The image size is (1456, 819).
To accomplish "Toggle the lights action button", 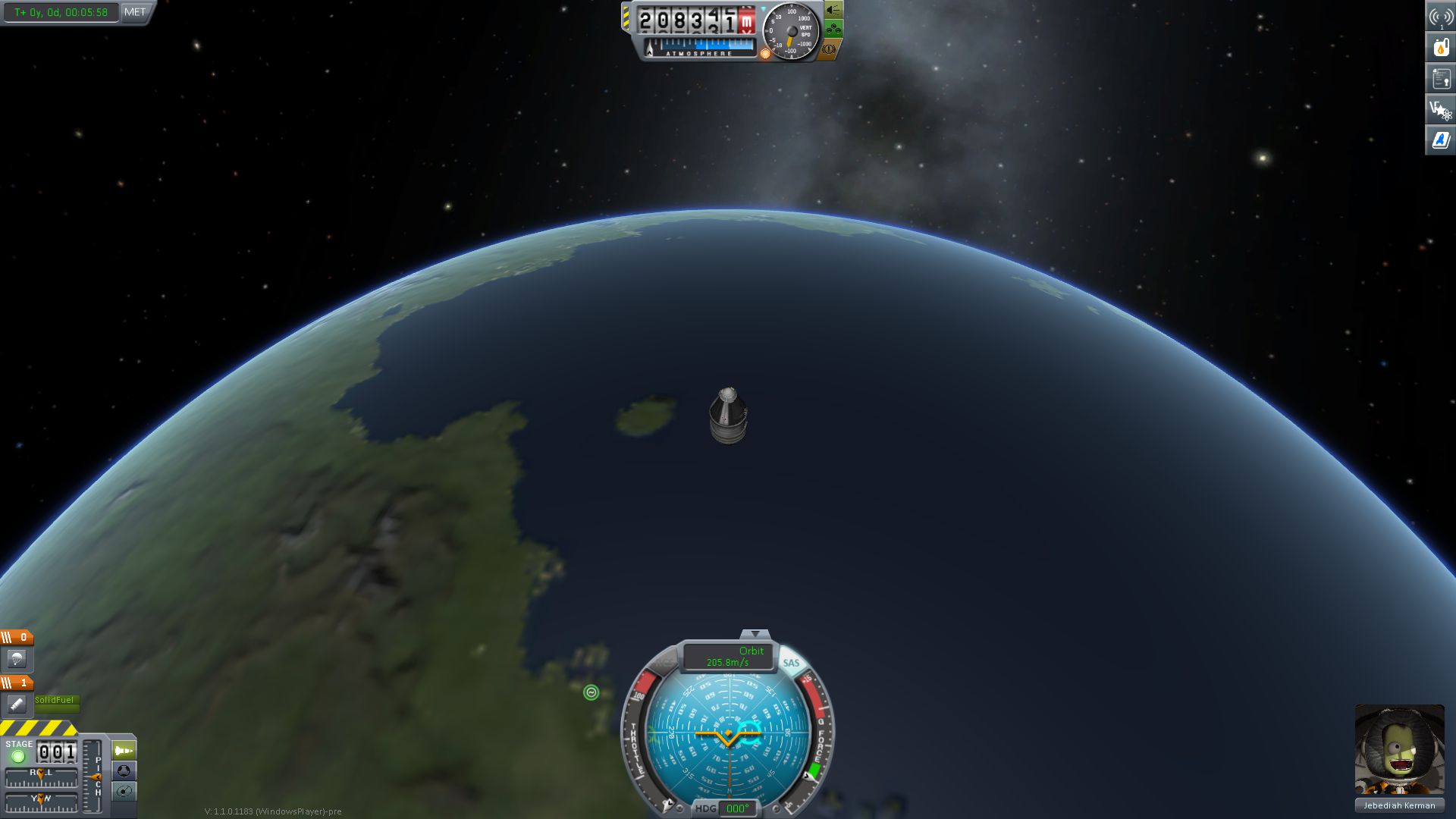I will point(833,11).
